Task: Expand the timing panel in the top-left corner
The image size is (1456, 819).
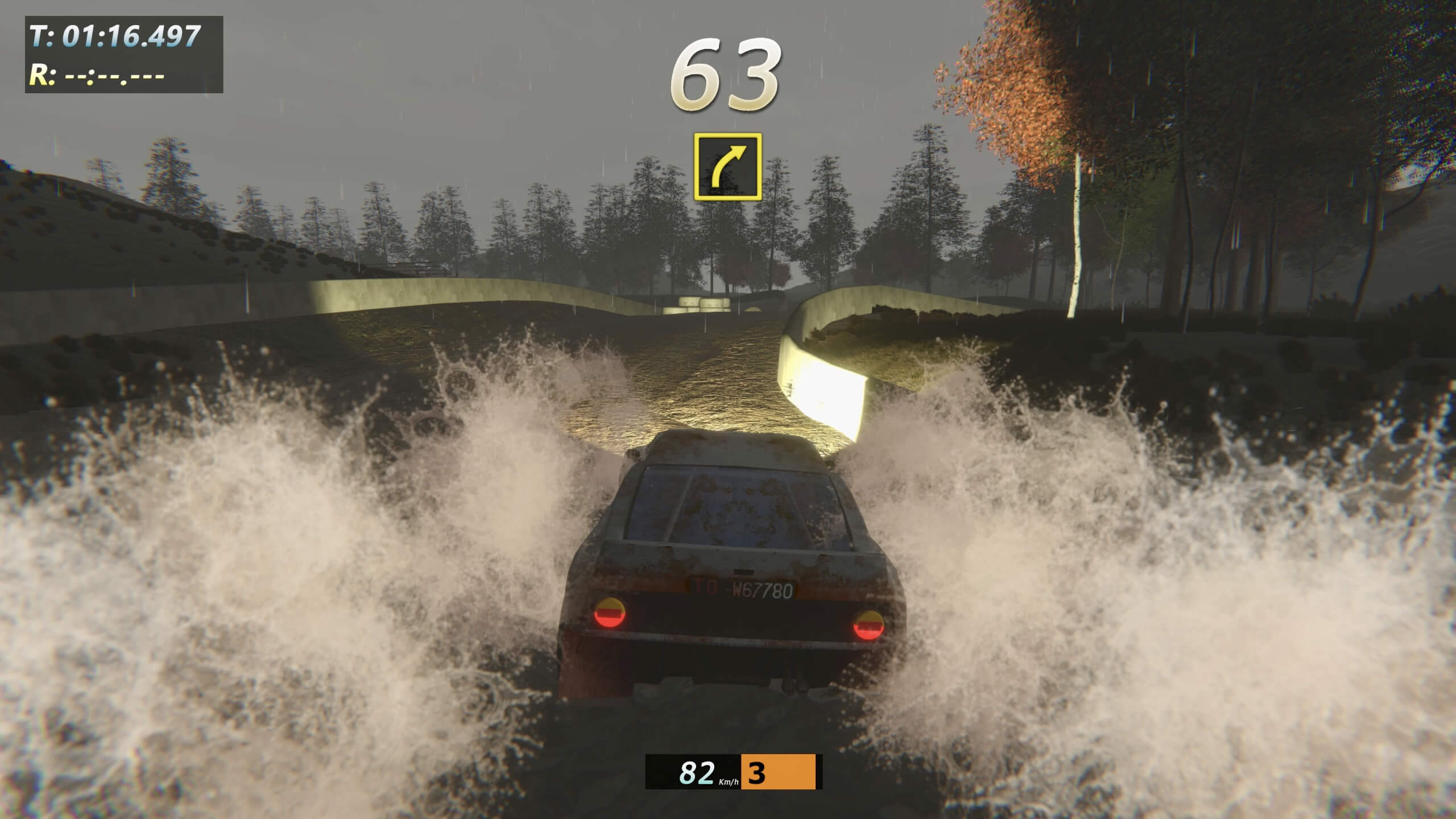Action: [x=122, y=54]
